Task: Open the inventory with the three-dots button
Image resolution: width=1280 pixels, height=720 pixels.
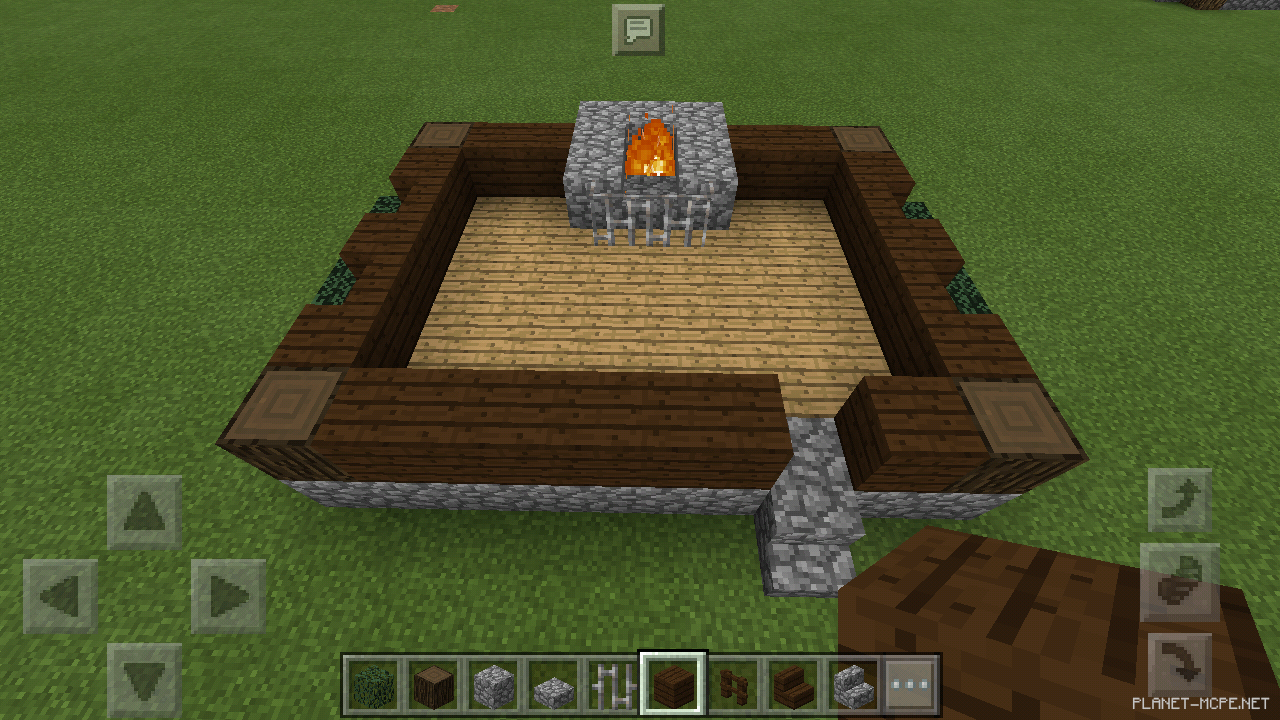Action: coord(910,686)
